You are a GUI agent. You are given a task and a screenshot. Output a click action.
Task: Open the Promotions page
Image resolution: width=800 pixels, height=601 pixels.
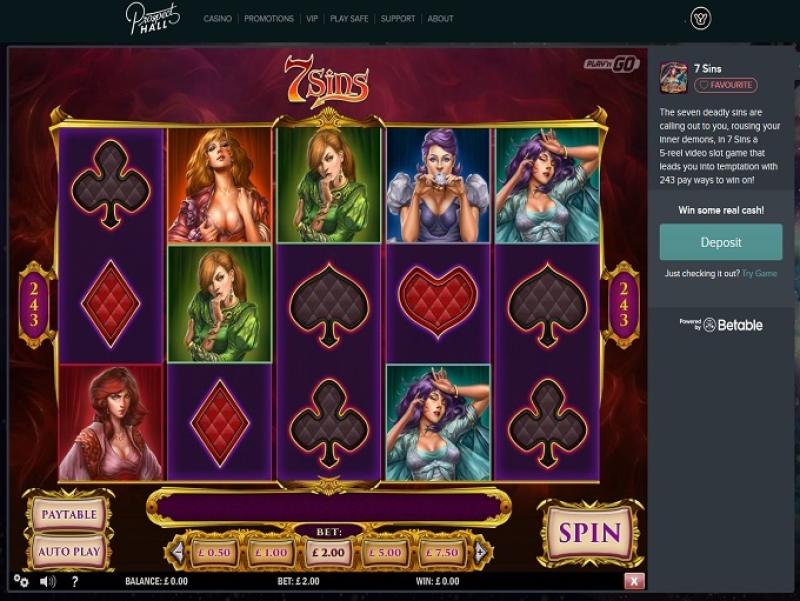270,19
